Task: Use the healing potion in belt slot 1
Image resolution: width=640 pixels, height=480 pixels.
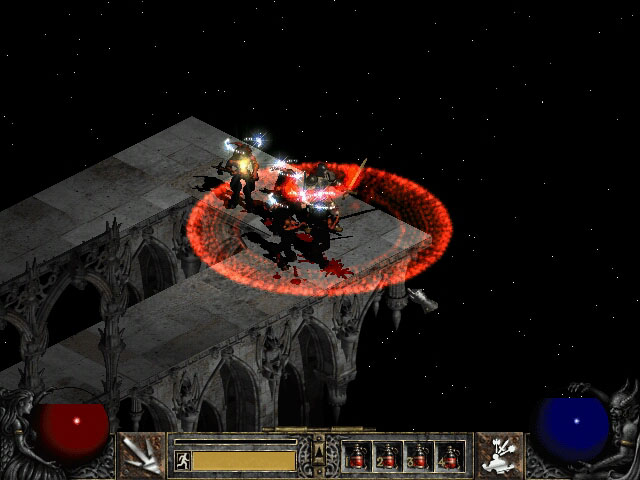Action: pos(357,457)
